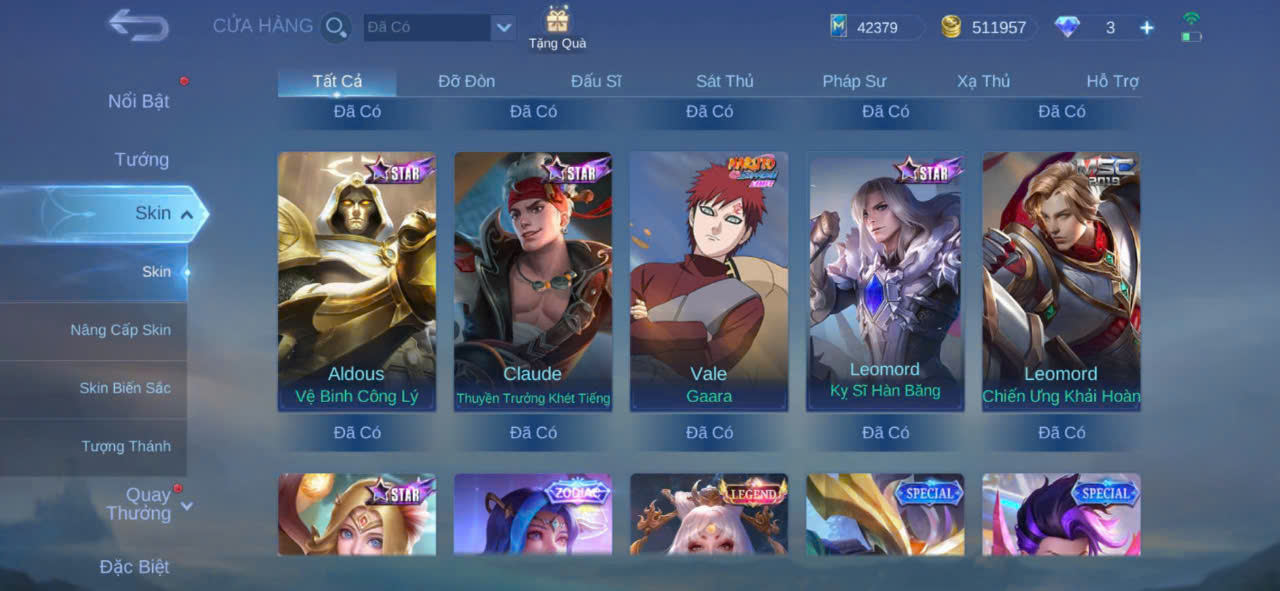Choose the Xạ Thủ tab
The image size is (1280, 591).
pyautogui.click(x=983, y=81)
